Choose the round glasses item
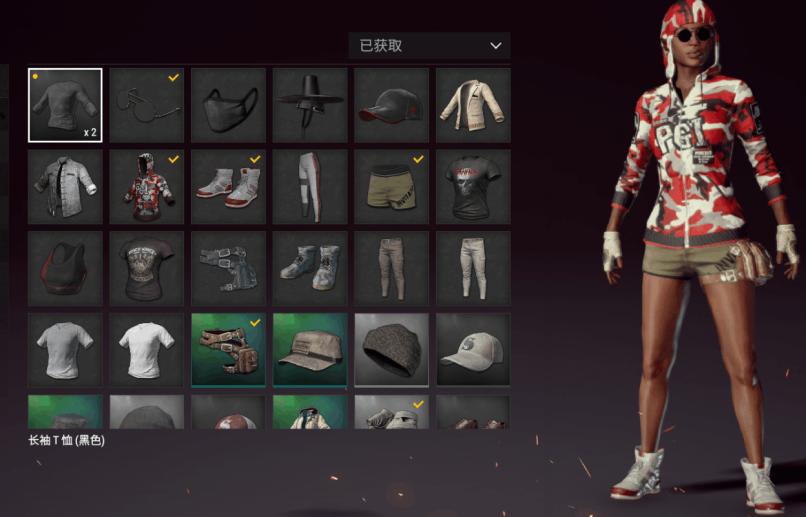The width and height of the screenshot is (806, 517). (147, 105)
